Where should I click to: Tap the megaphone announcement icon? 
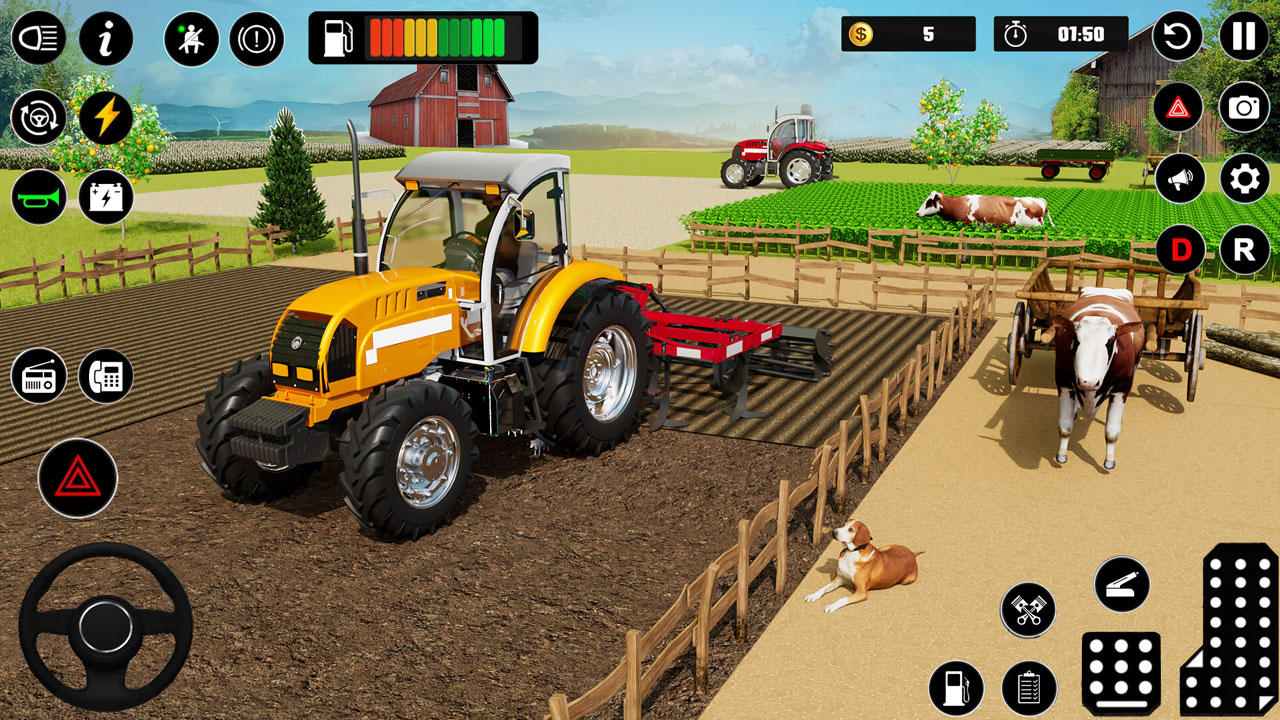[x=1178, y=175]
